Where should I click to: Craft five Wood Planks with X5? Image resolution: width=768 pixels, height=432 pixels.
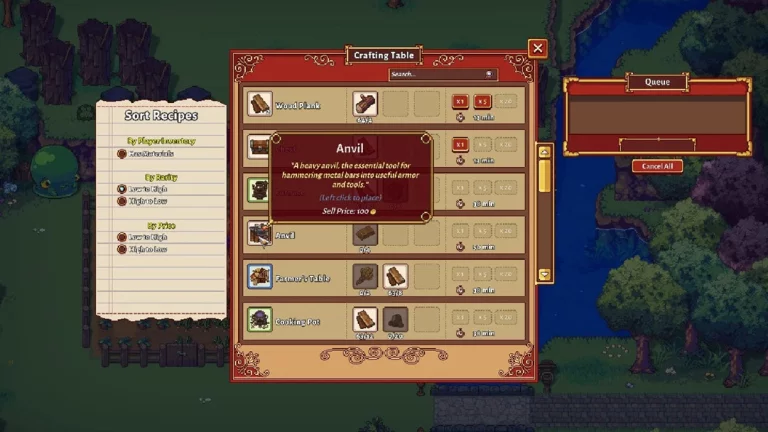483,101
